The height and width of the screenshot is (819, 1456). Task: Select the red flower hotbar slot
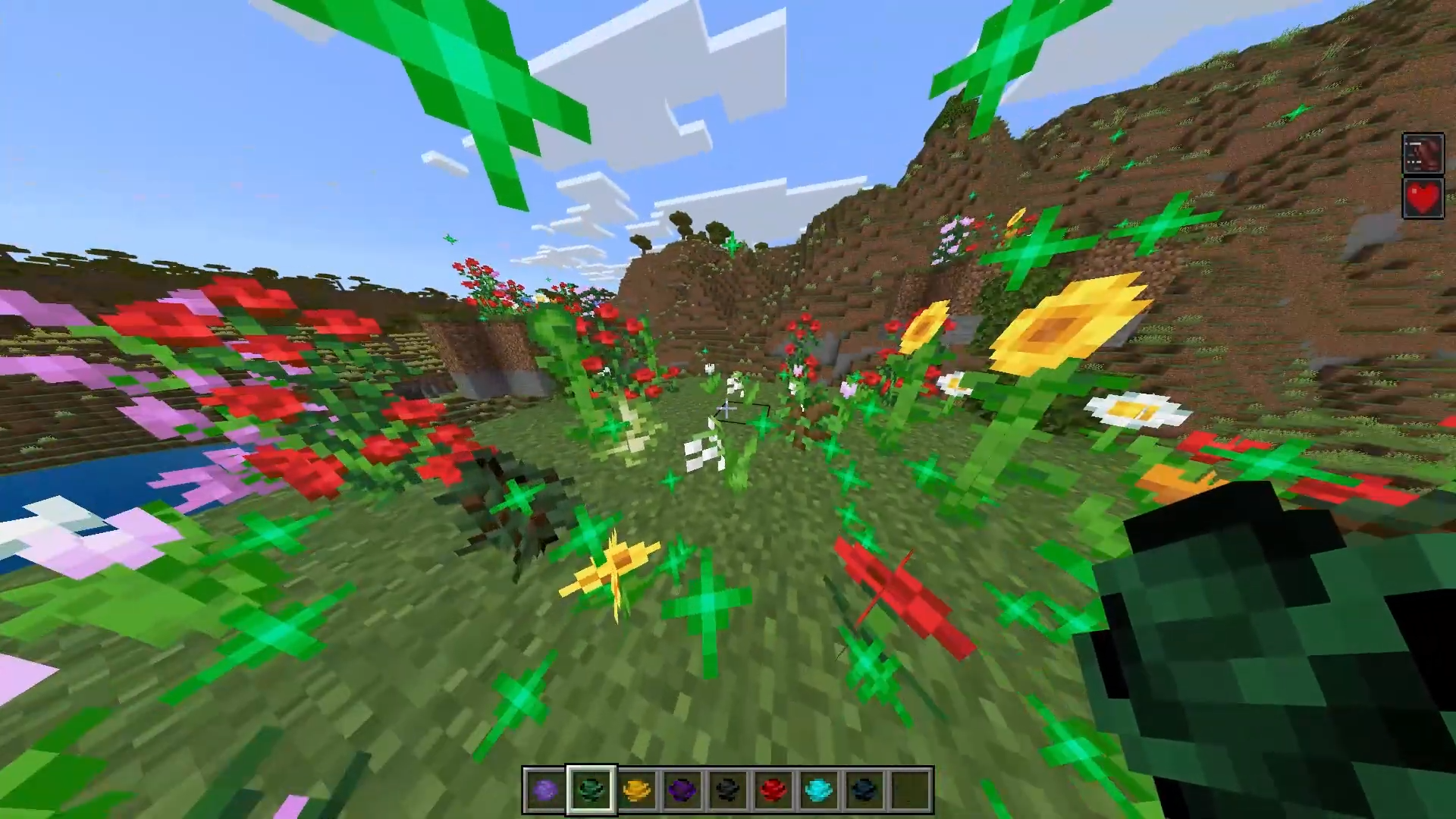pyautogui.click(x=773, y=791)
